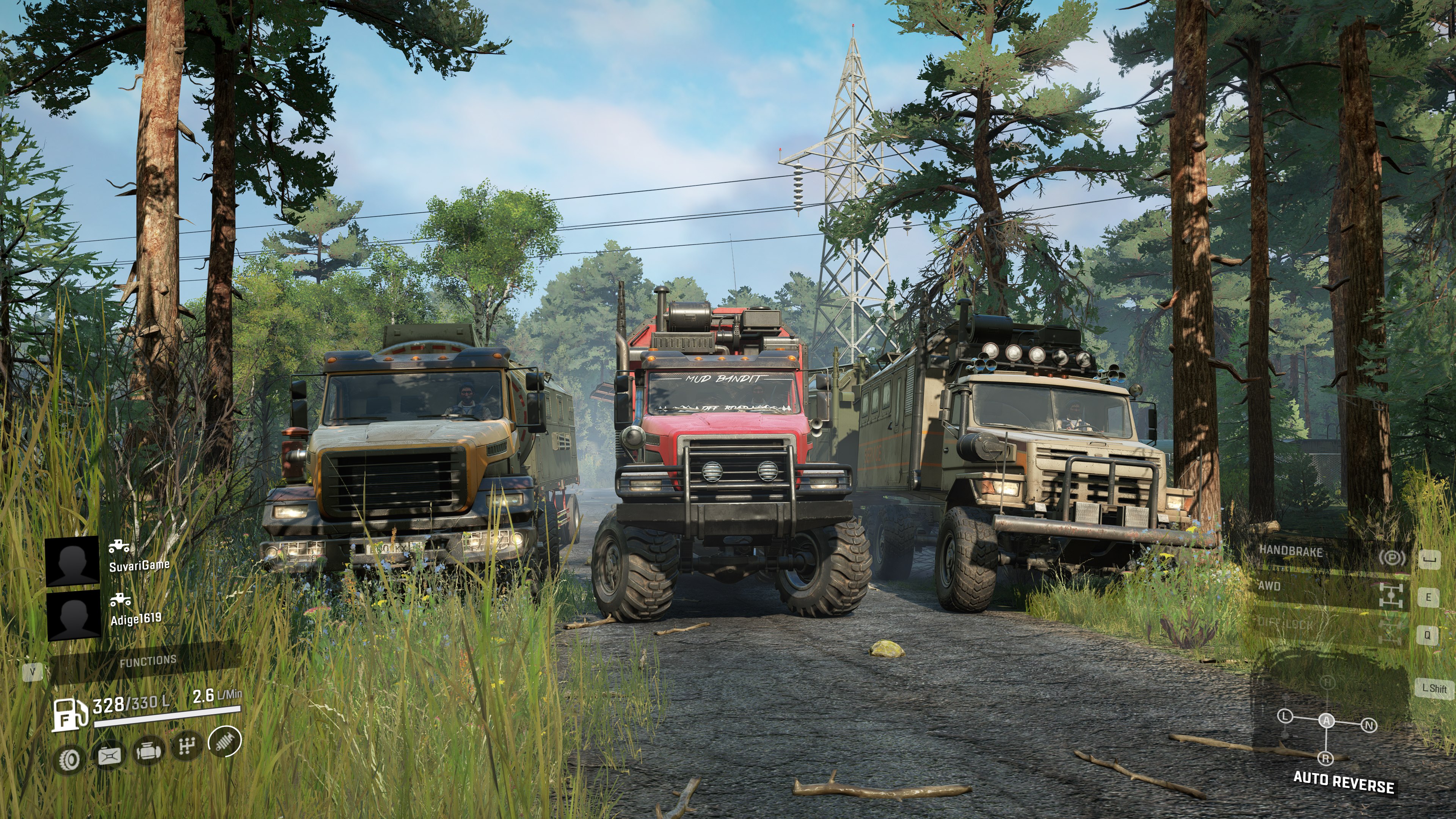Shift to Neutral gear (N)
The width and height of the screenshot is (1456, 819).
click(1369, 725)
